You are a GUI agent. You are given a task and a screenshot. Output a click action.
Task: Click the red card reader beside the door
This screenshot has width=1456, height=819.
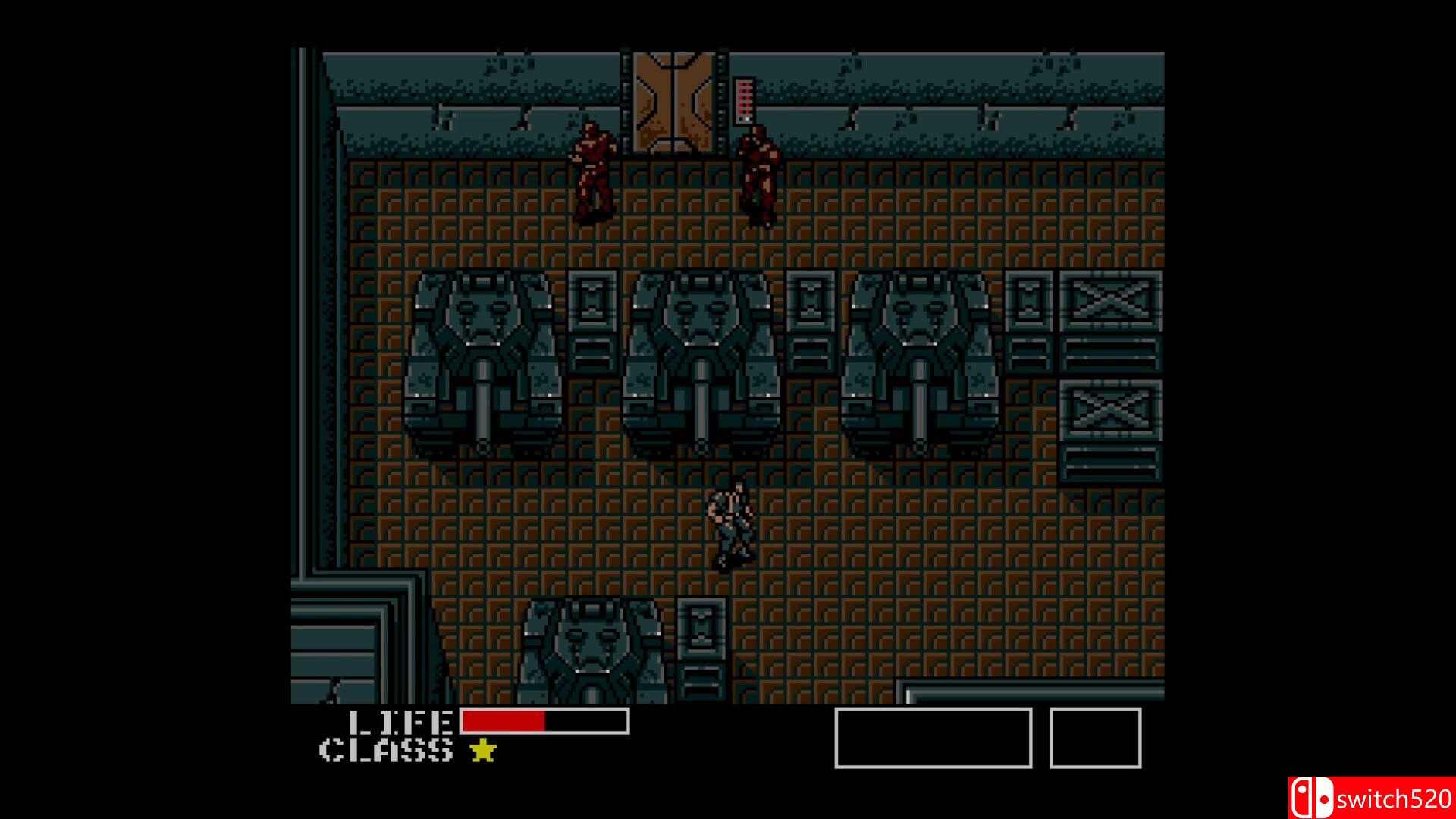(744, 99)
